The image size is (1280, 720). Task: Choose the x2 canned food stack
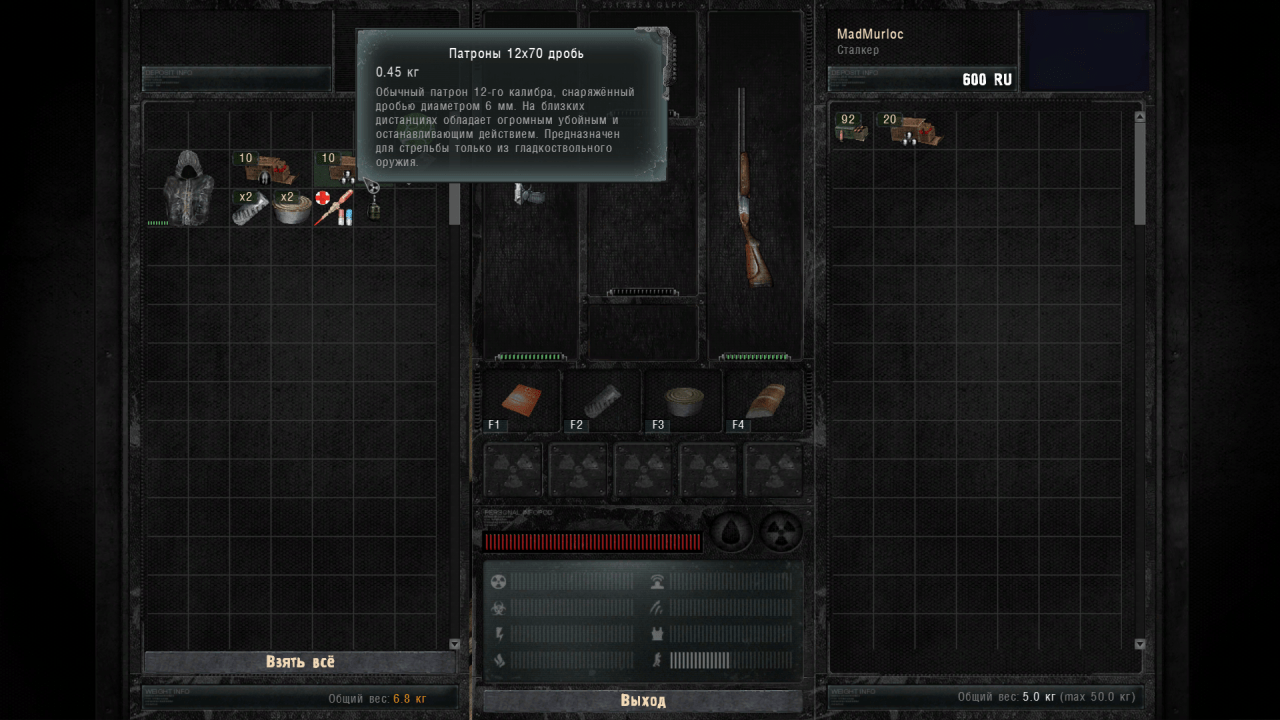click(x=292, y=207)
